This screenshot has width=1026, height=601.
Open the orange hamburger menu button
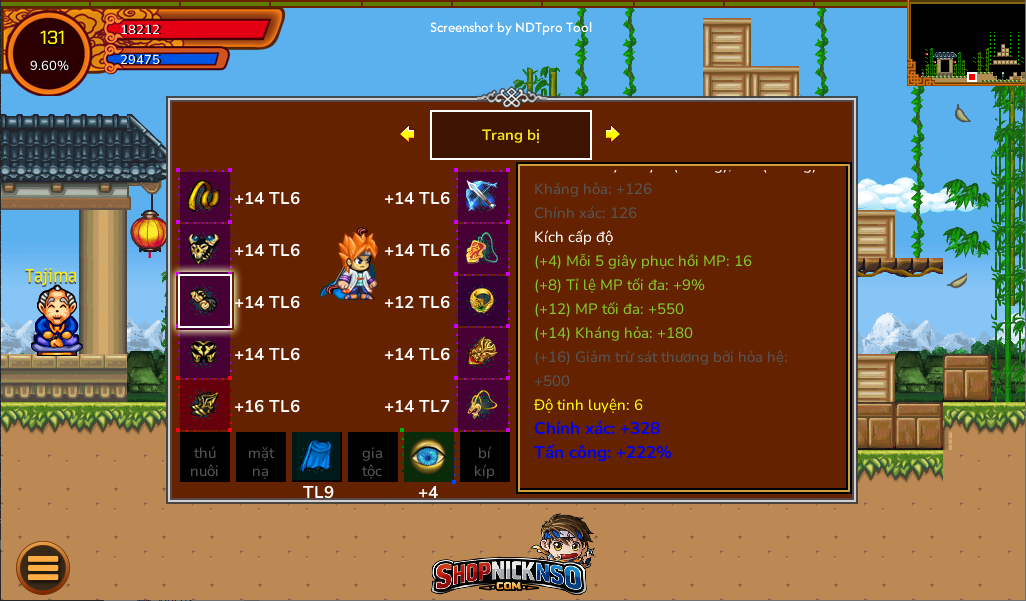(43, 567)
